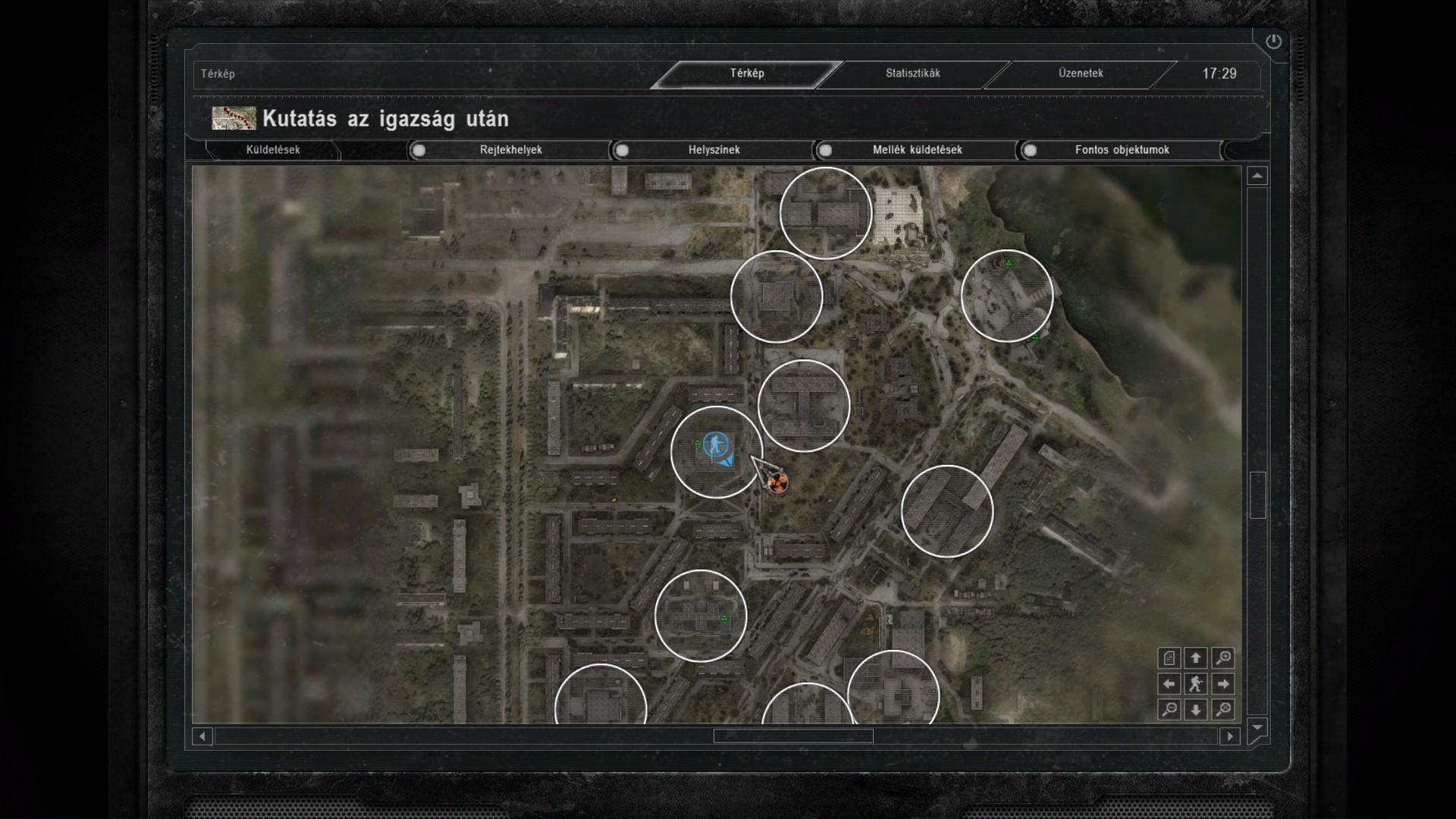Pan the map right with the arrow button
Screen dimensions: 1456x819
coord(1222,684)
